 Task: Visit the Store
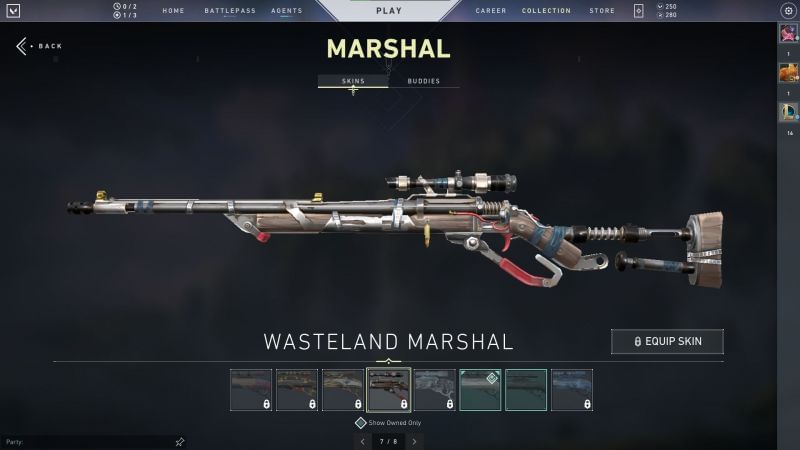[x=602, y=11]
